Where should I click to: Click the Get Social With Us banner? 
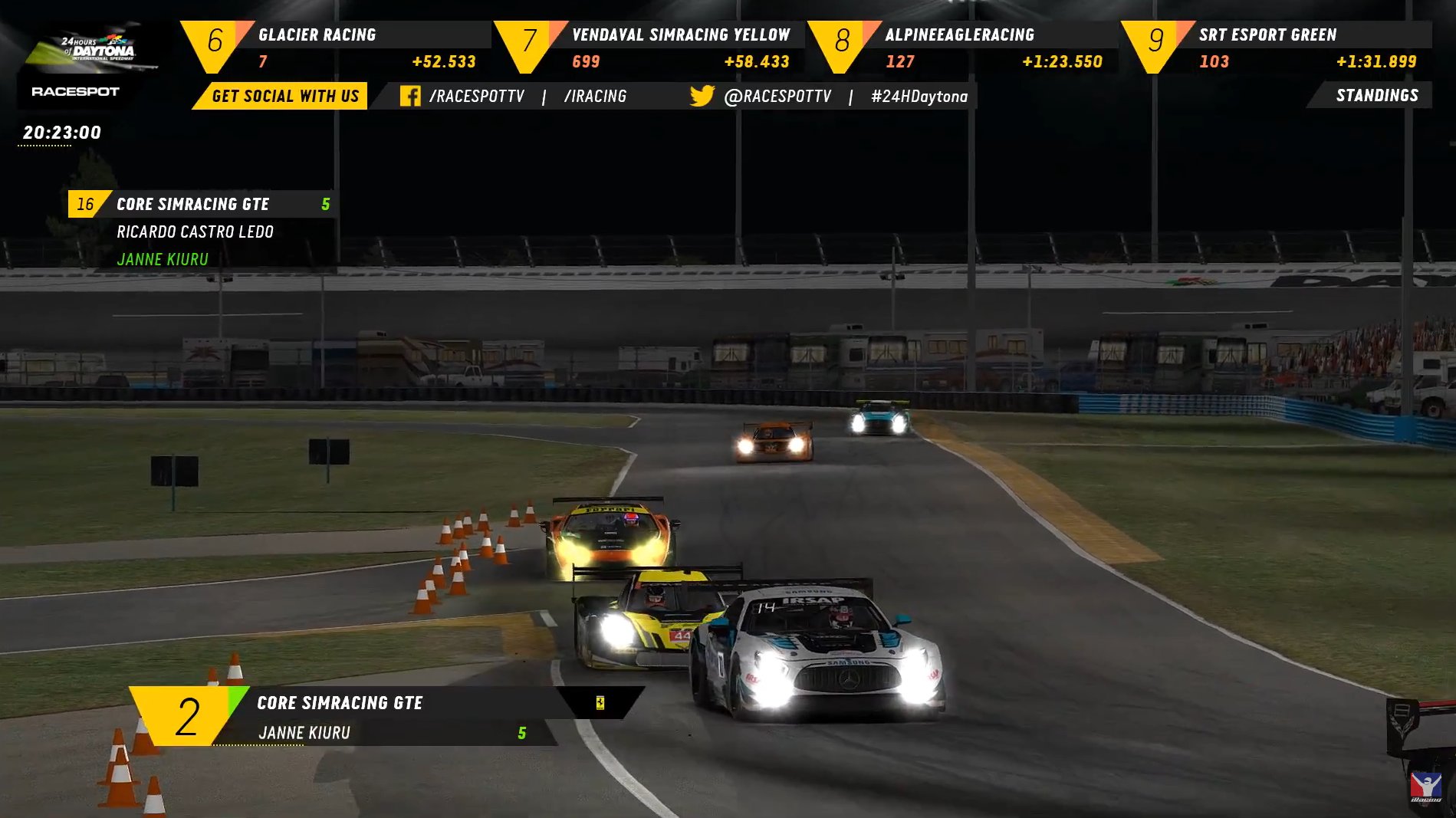(284, 96)
